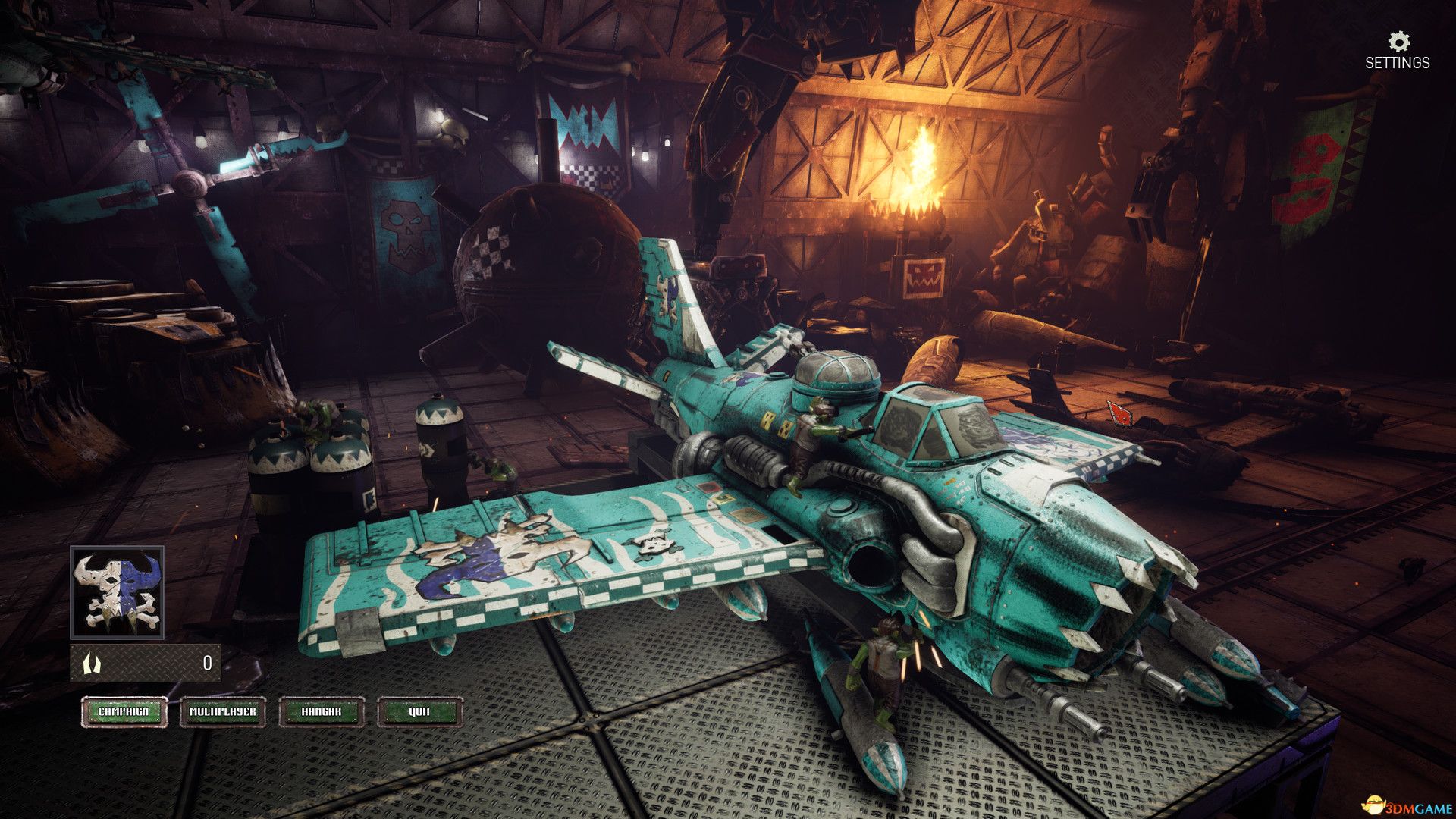Screen dimensions: 1456x819
Task: Open the Settings gear menu
Action: point(1398,50)
